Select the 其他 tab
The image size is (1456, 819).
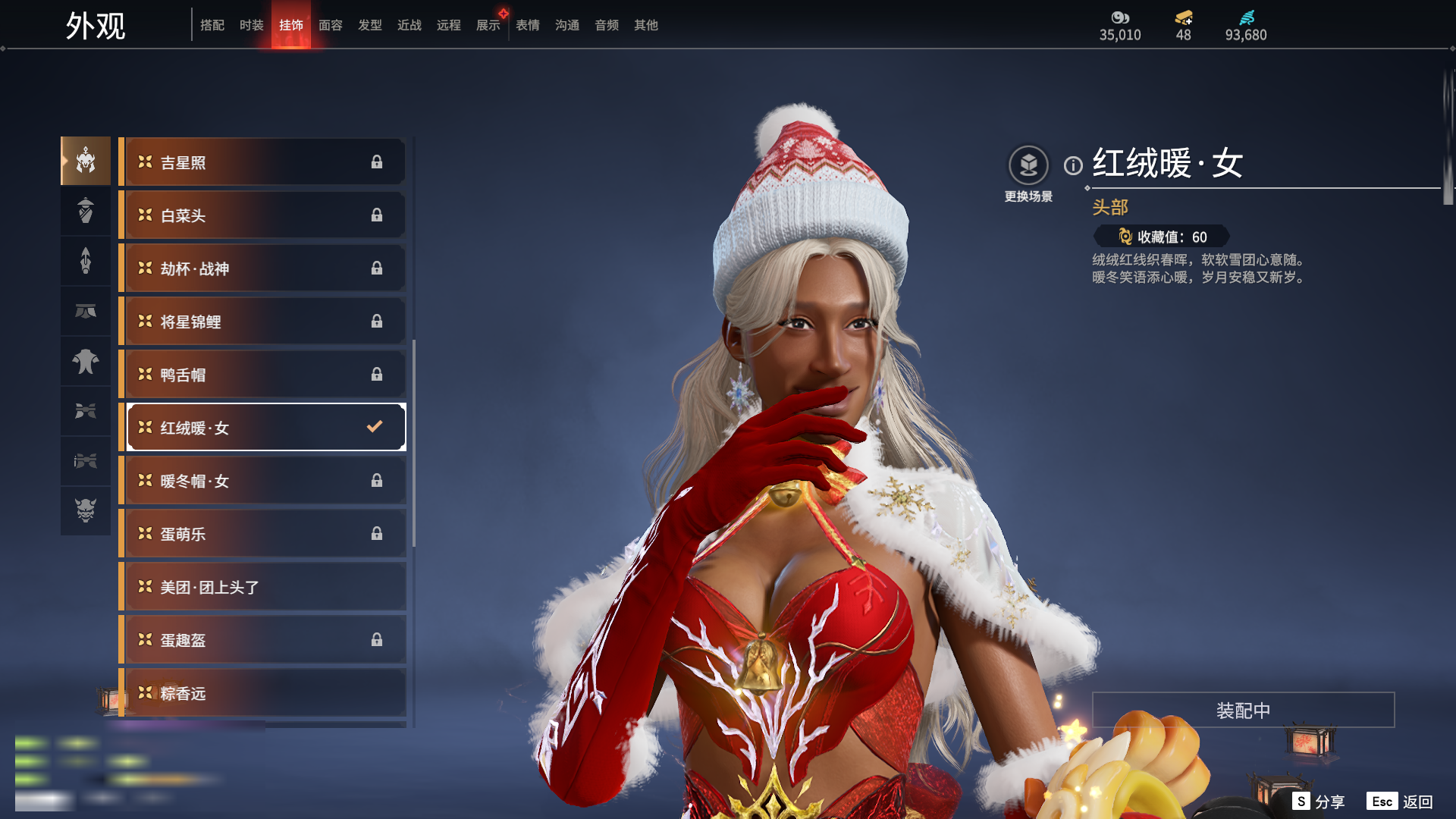[x=645, y=25]
